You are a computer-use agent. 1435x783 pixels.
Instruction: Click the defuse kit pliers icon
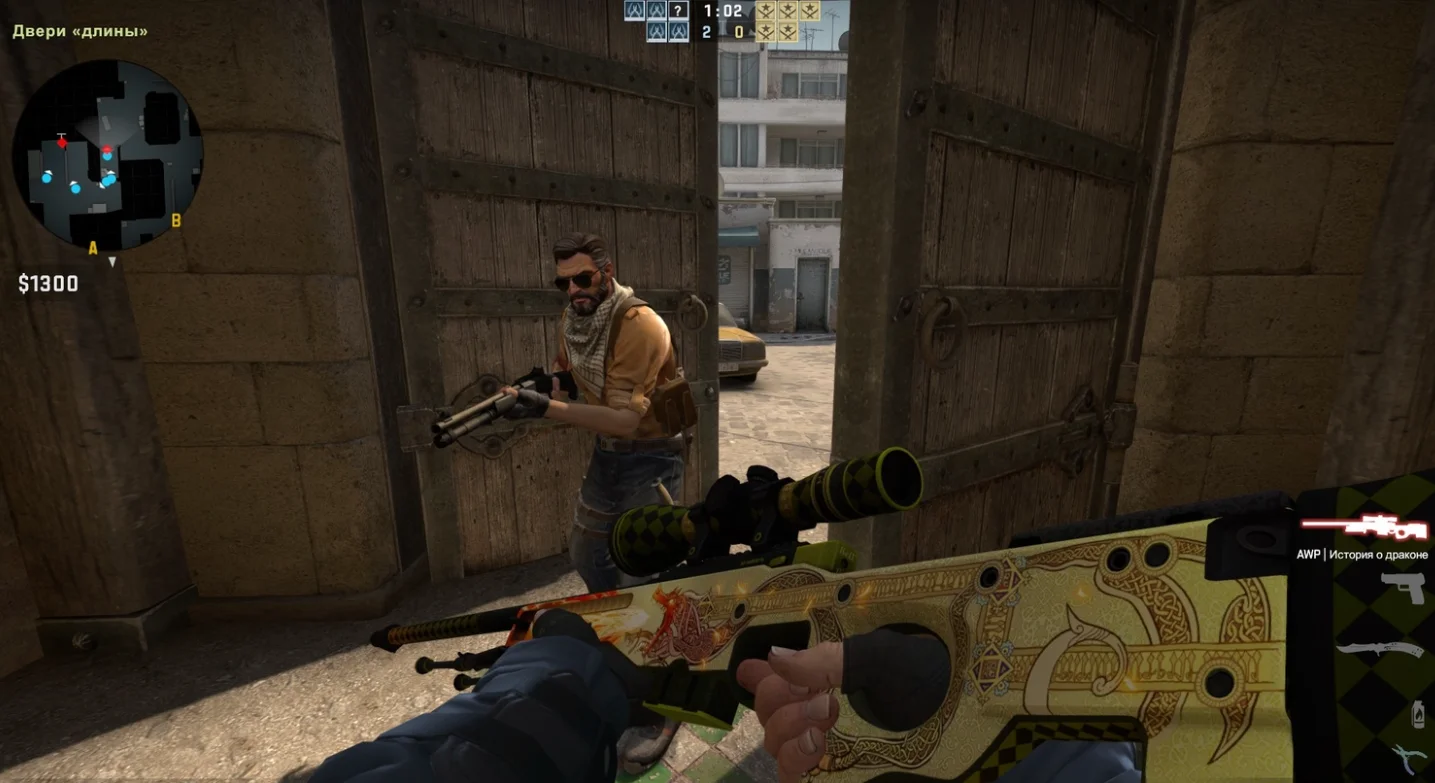click(x=1411, y=759)
